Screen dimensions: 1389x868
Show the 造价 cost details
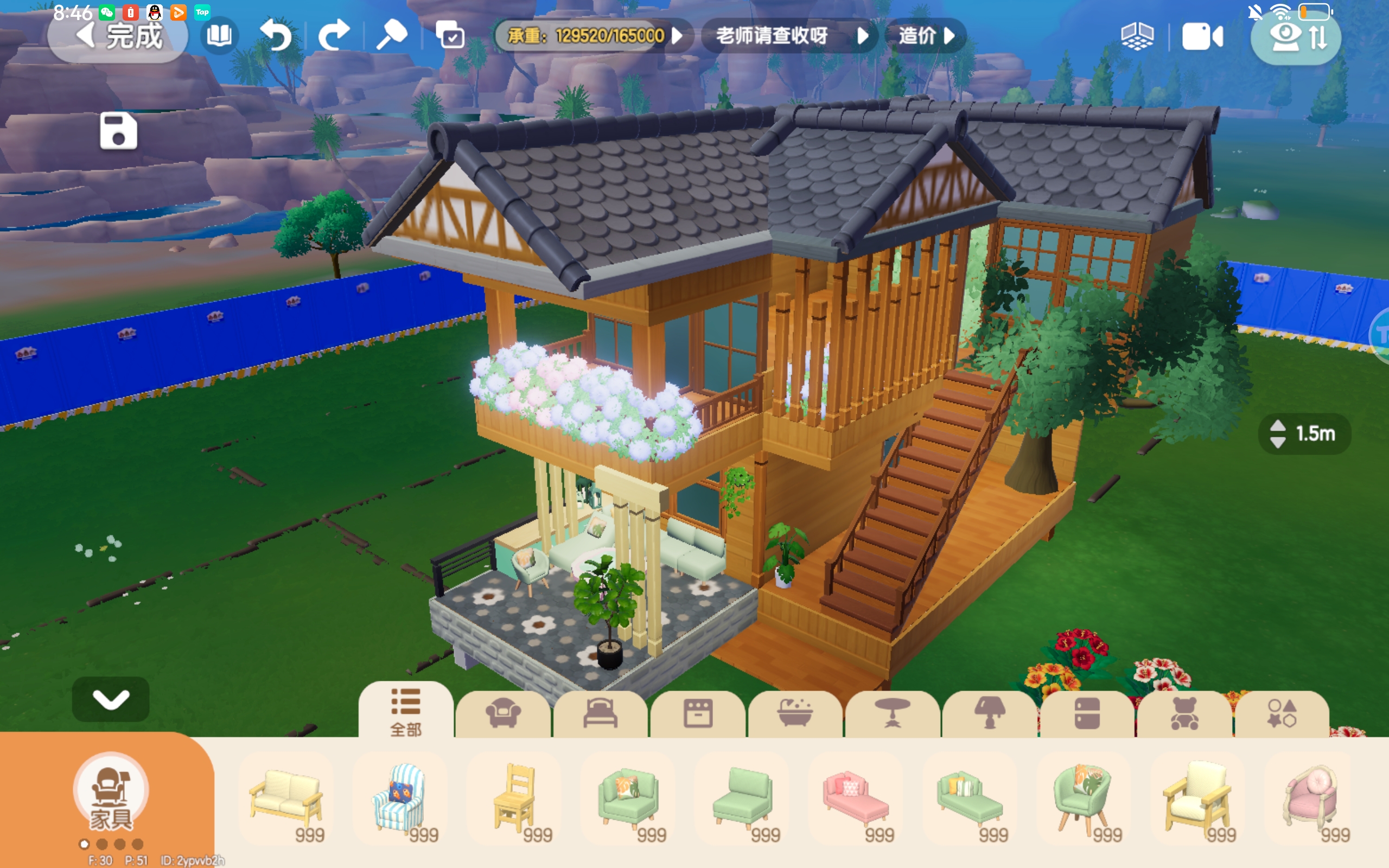[926, 37]
